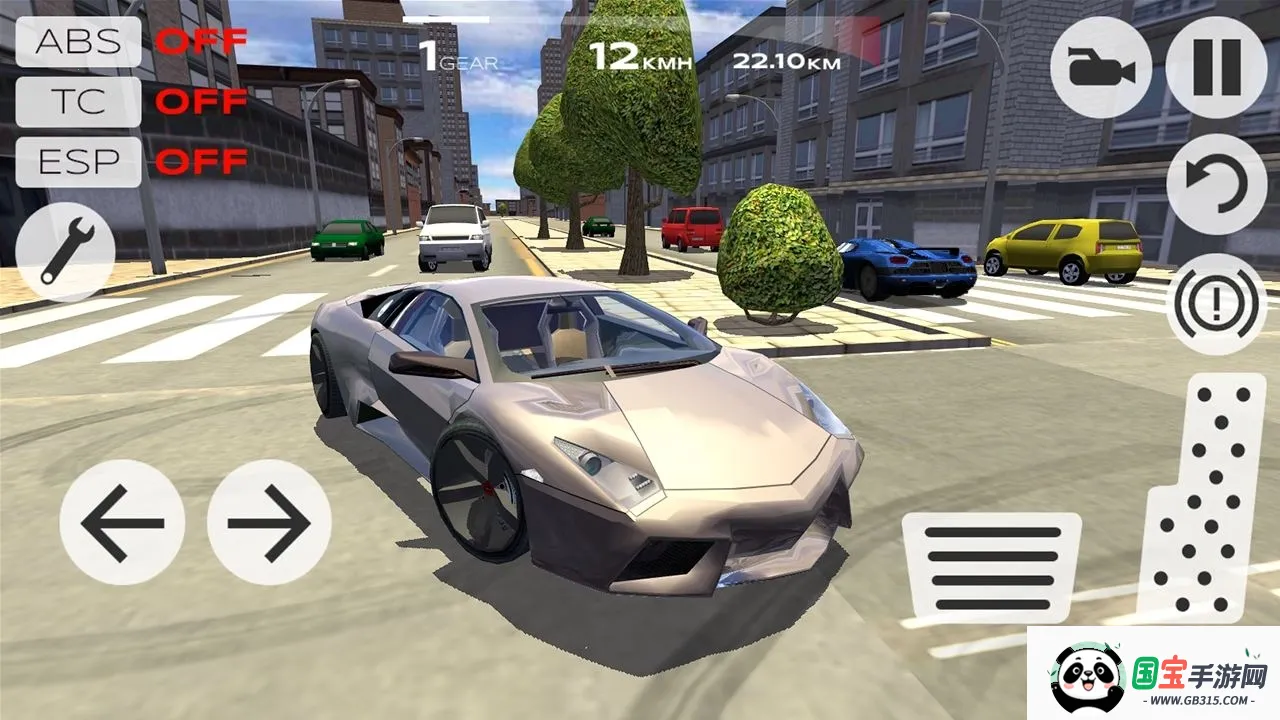Screen dimensions: 1280x720
Task: Steer left with the left arrow
Action: point(122,522)
